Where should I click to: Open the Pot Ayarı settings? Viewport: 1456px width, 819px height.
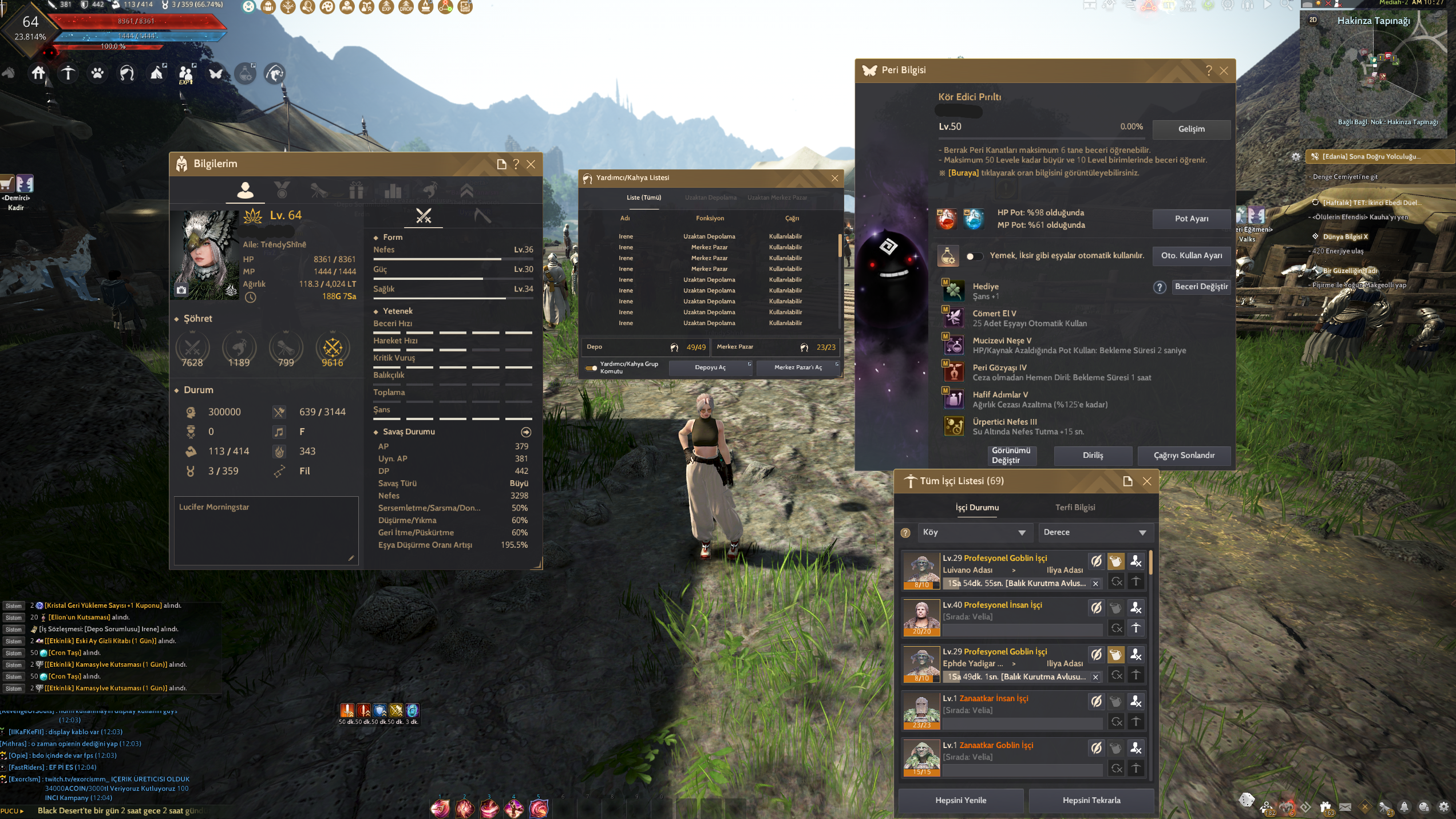[x=1191, y=219]
